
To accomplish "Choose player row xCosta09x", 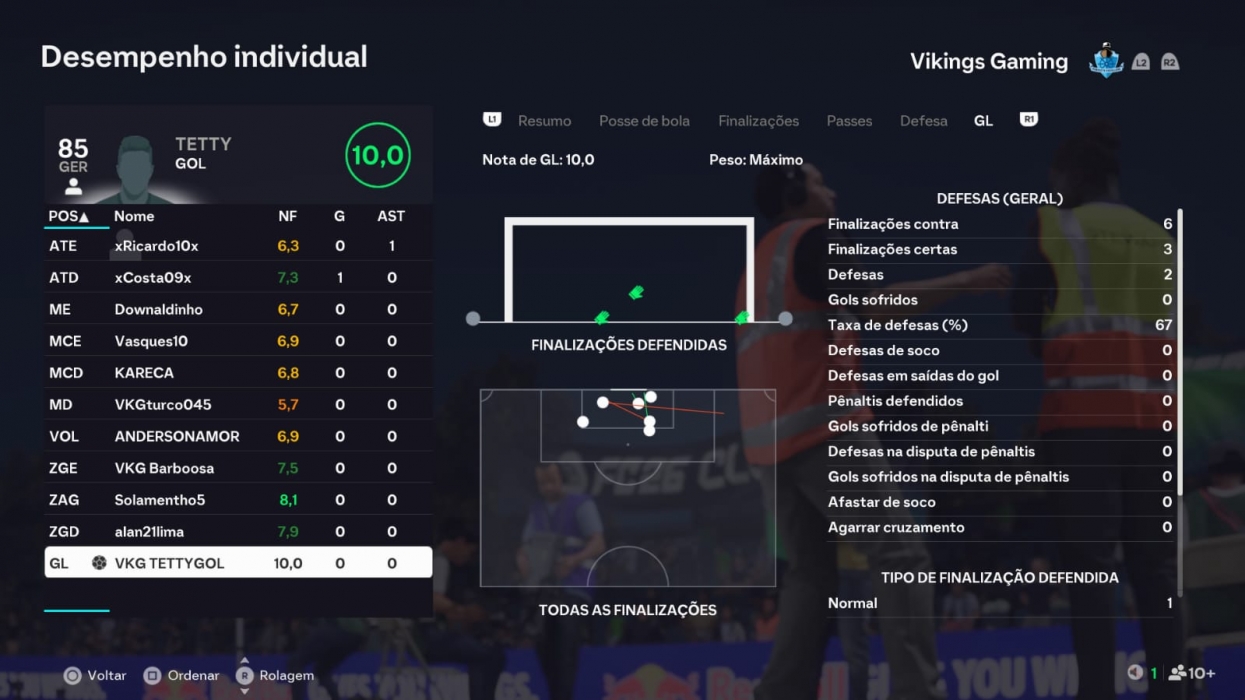I will pos(238,278).
